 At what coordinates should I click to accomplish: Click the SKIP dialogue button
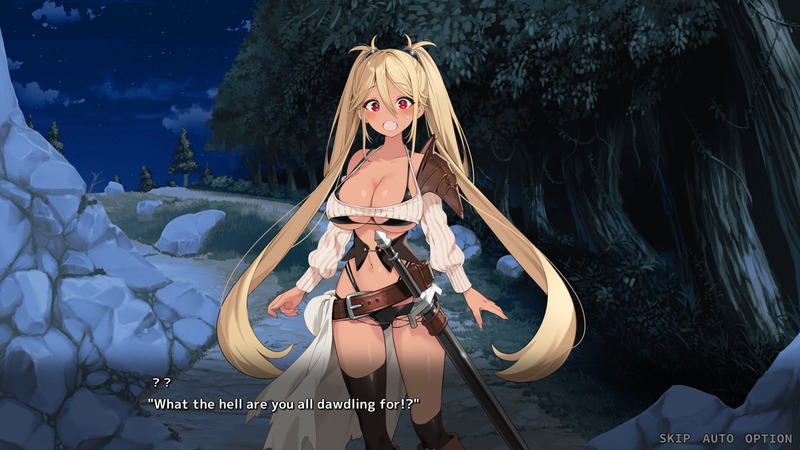[x=677, y=438]
